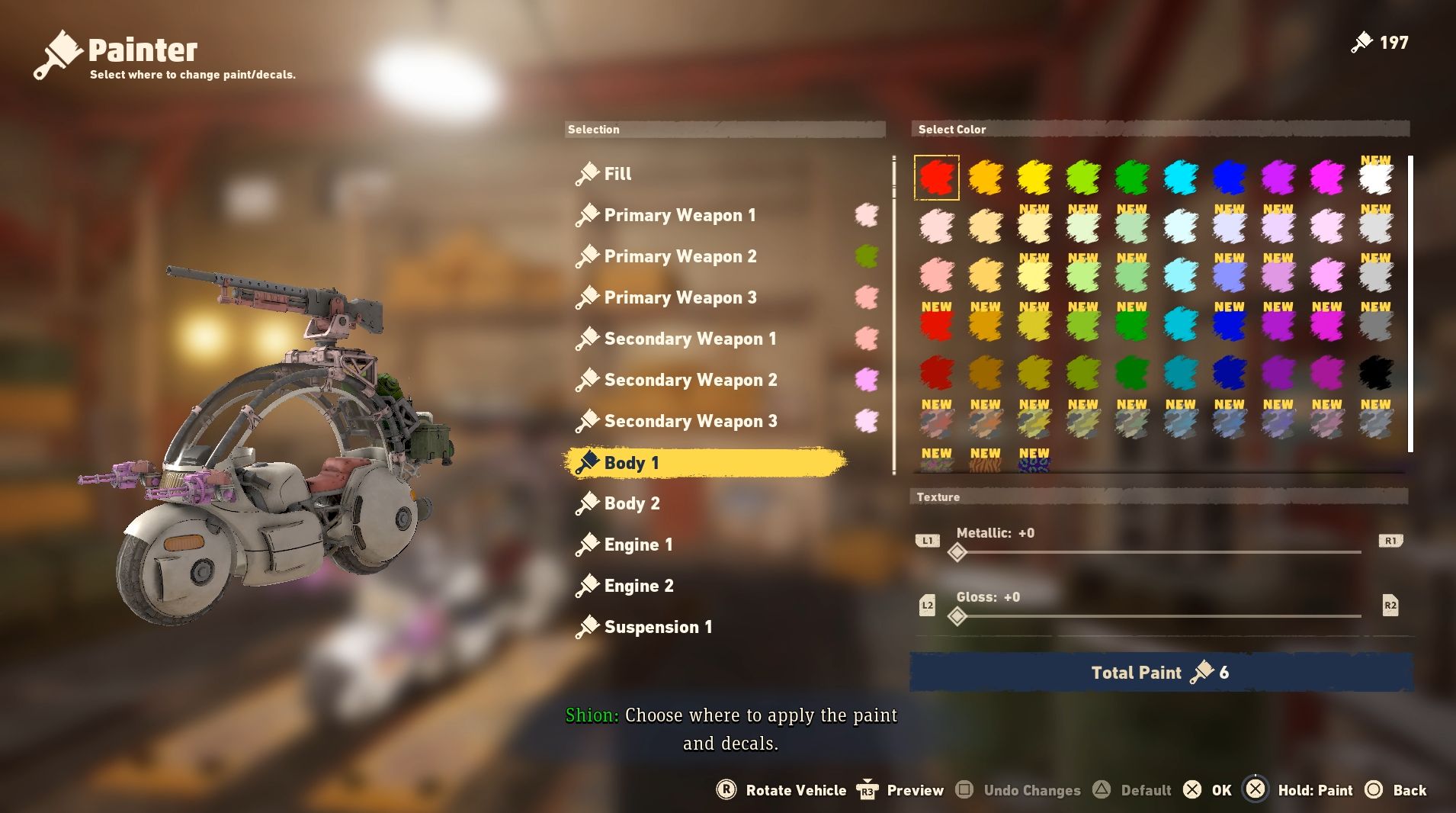This screenshot has width=1456, height=813.
Task: Choose Body 2 in the list
Action: [x=632, y=503]
